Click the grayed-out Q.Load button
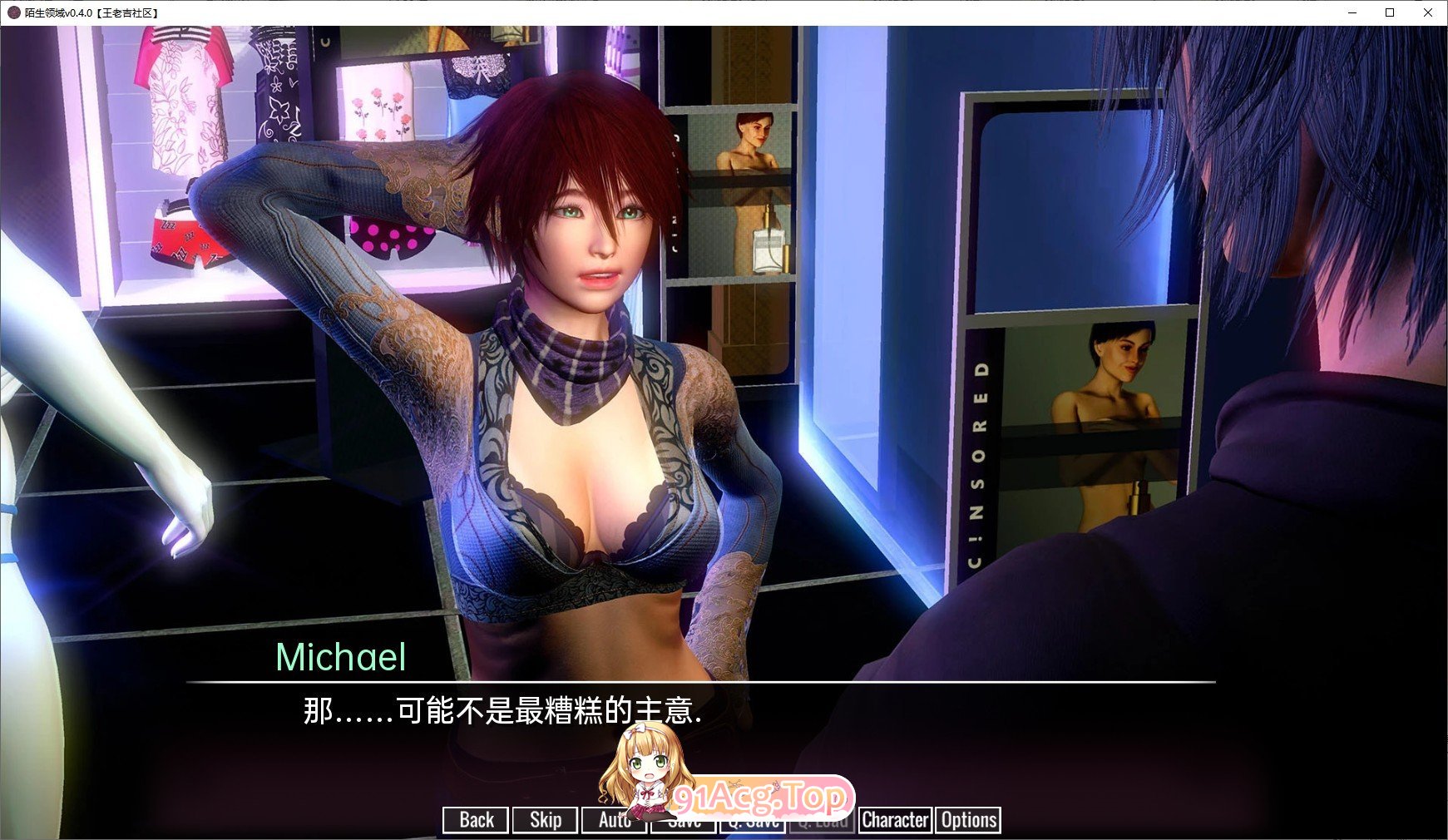This screenshot has height=840, width=1448. coord(823,820)
